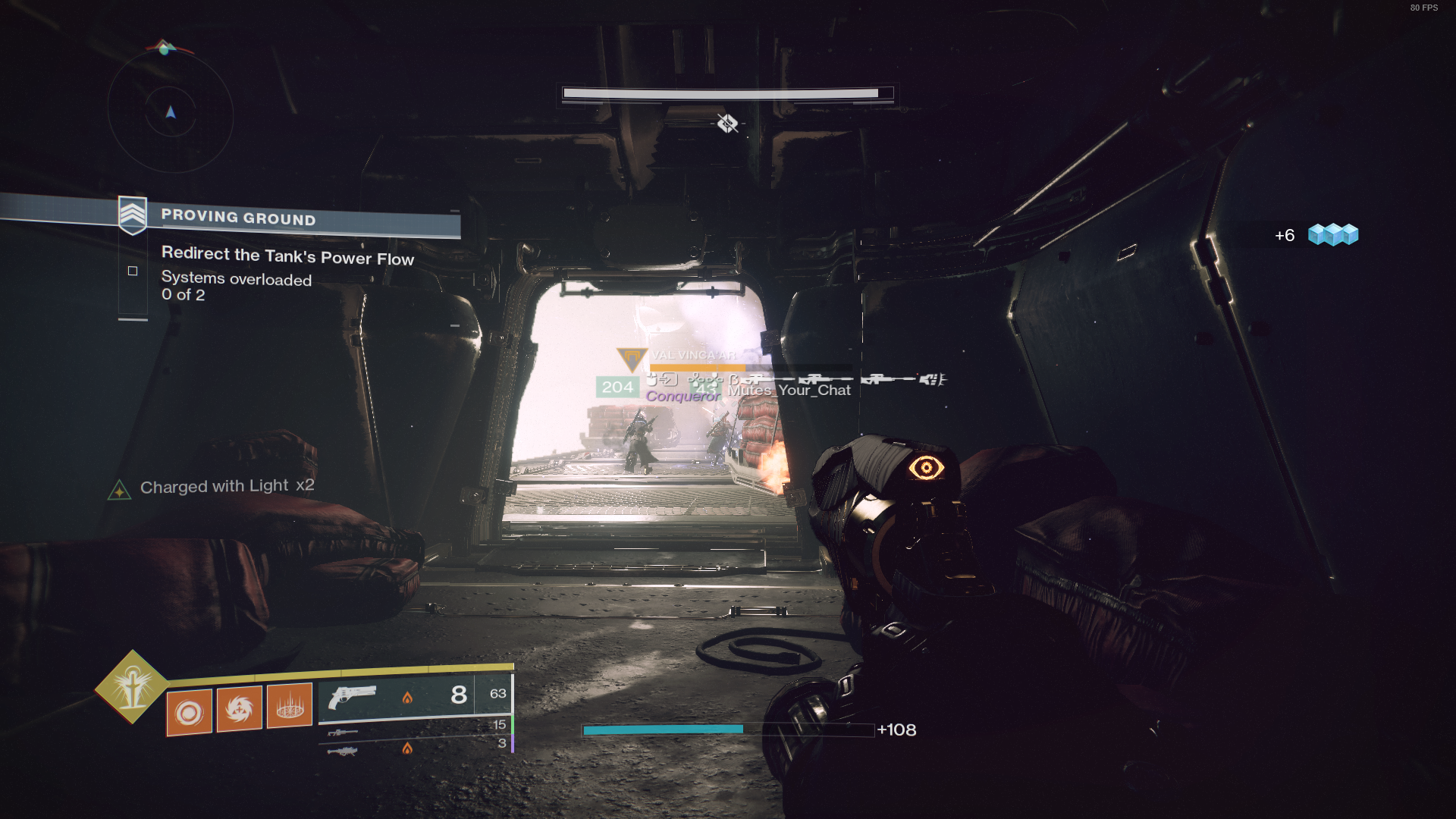The image size is (1456, 819).
Task: Use the orange spiked-ring class ability icon
Action: (290, 706)
